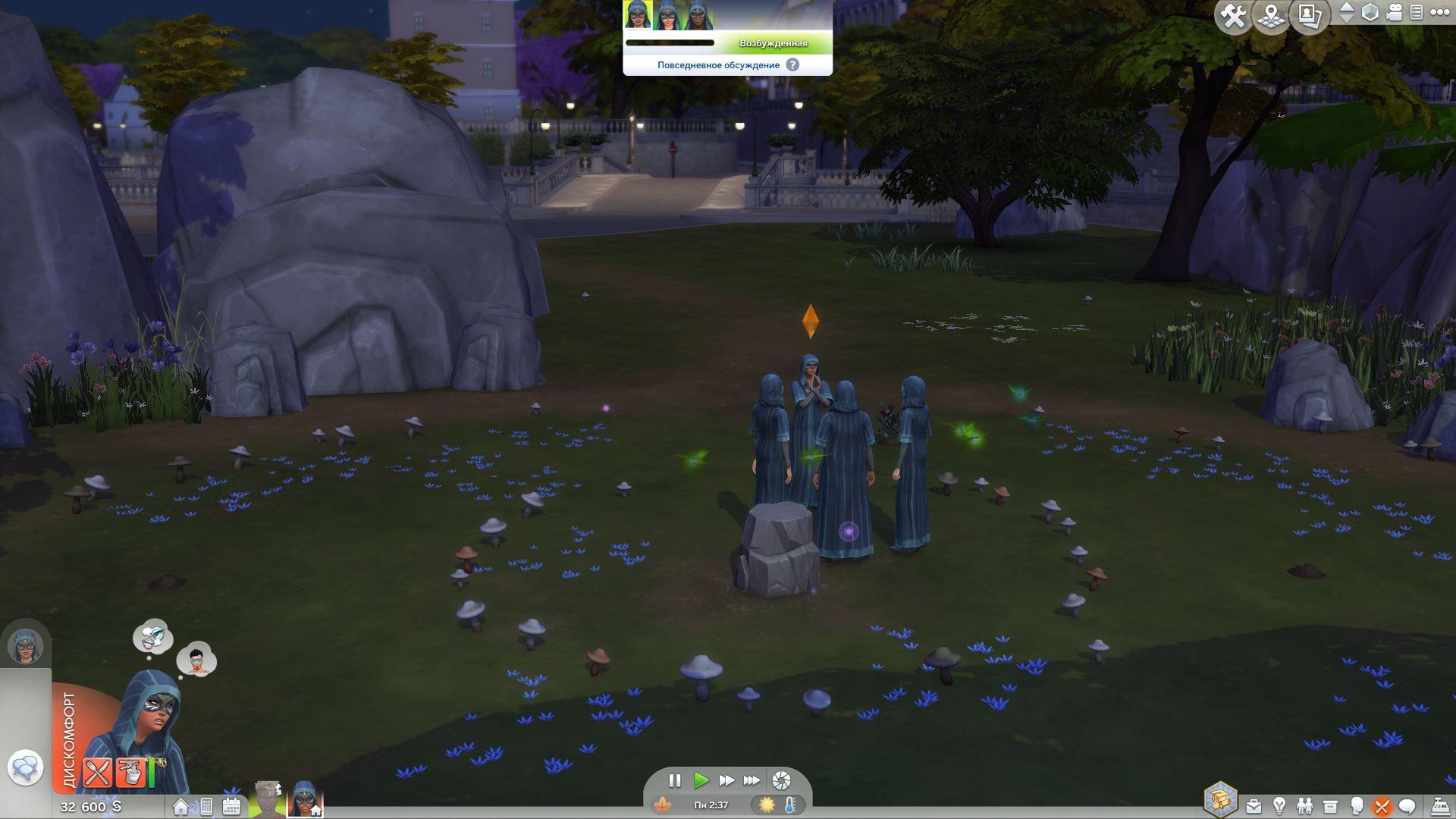Screen dimensions: 1456x819
Task: Open the inventory box panel
Action: [1330, 806]
